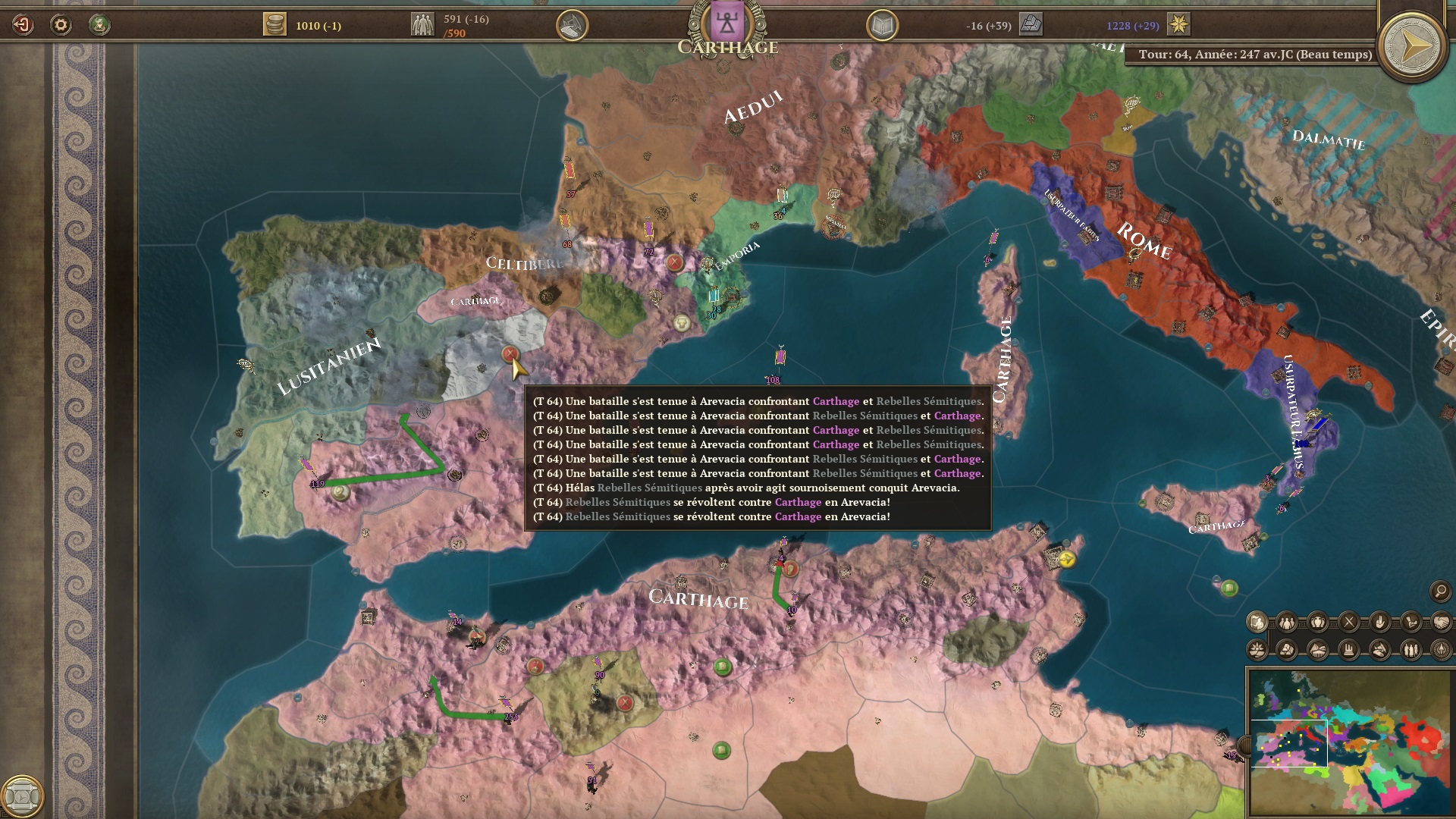Viewport: 1456px width, 819px height.
Task: Open the green advisor portrait icon
Action: pos(99,25)
